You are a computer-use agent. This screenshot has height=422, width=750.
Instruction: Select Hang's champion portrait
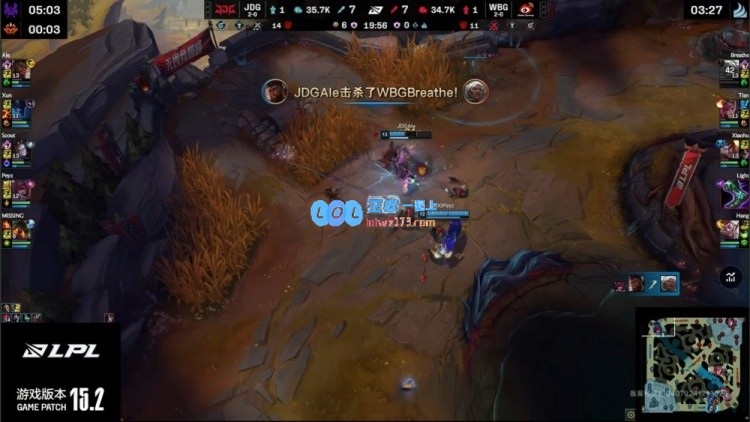[732, 229]
